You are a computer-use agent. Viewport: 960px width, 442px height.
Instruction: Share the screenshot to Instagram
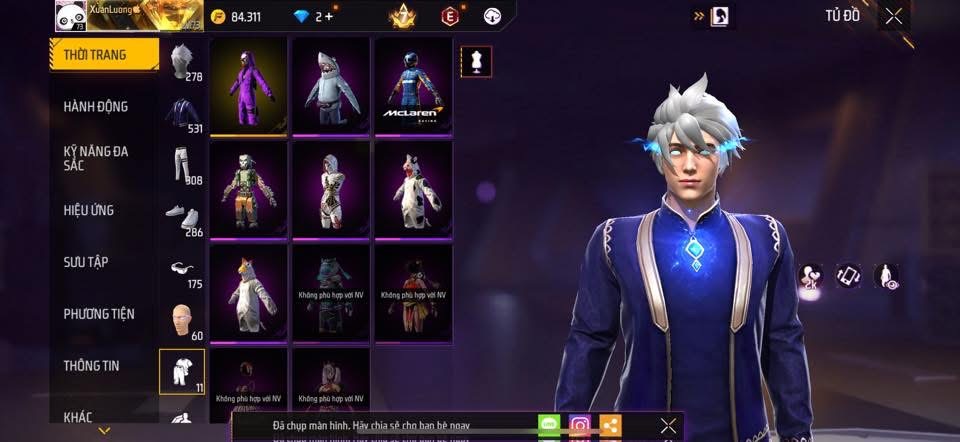click(x=580, y=425)
